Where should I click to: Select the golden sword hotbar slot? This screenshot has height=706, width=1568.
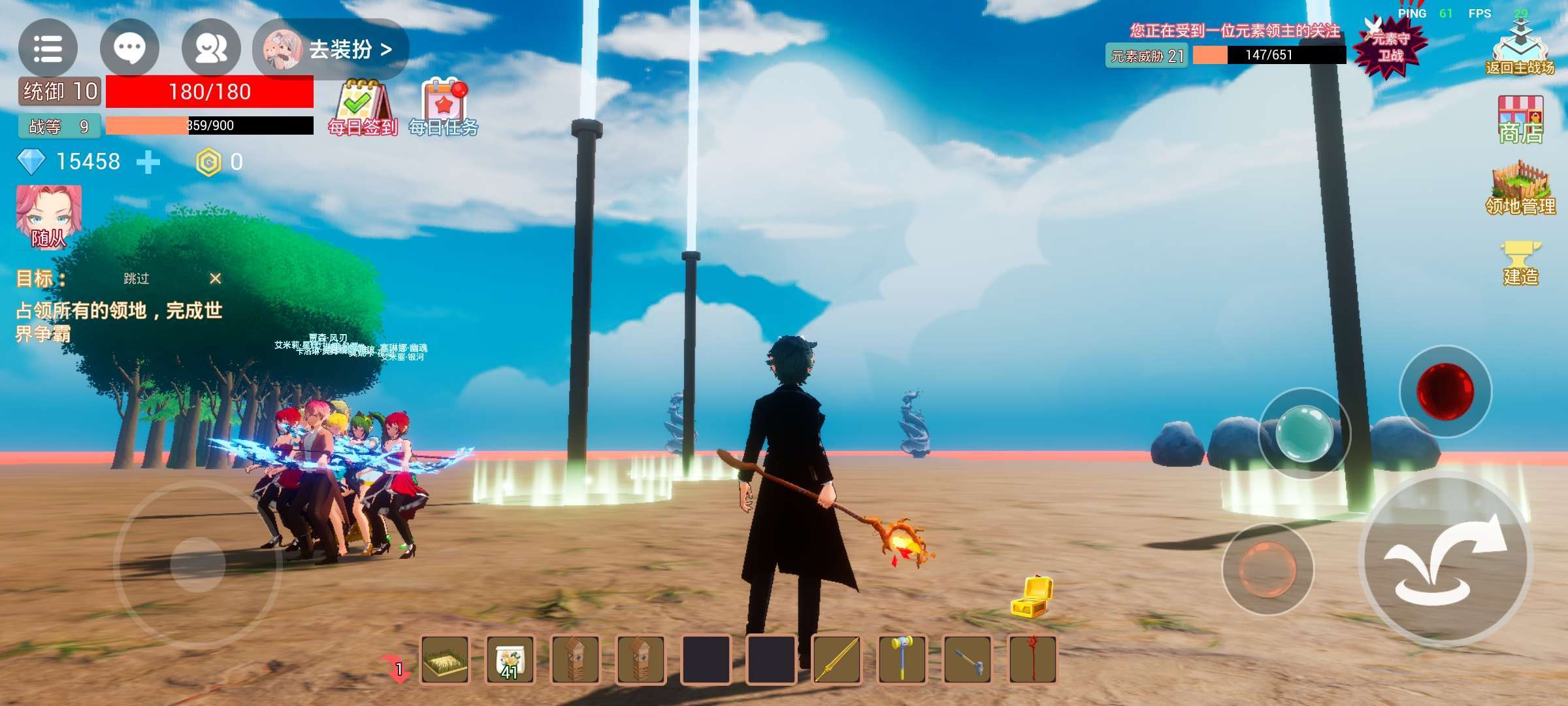(837, 660)
